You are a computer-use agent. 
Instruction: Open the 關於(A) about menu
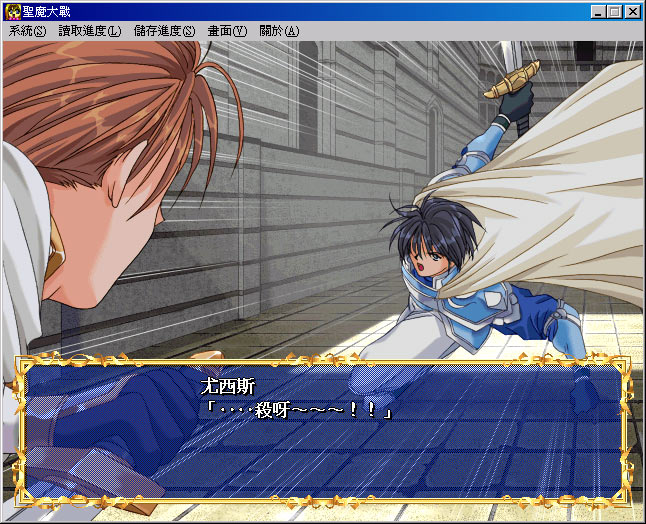pos(278,31)
